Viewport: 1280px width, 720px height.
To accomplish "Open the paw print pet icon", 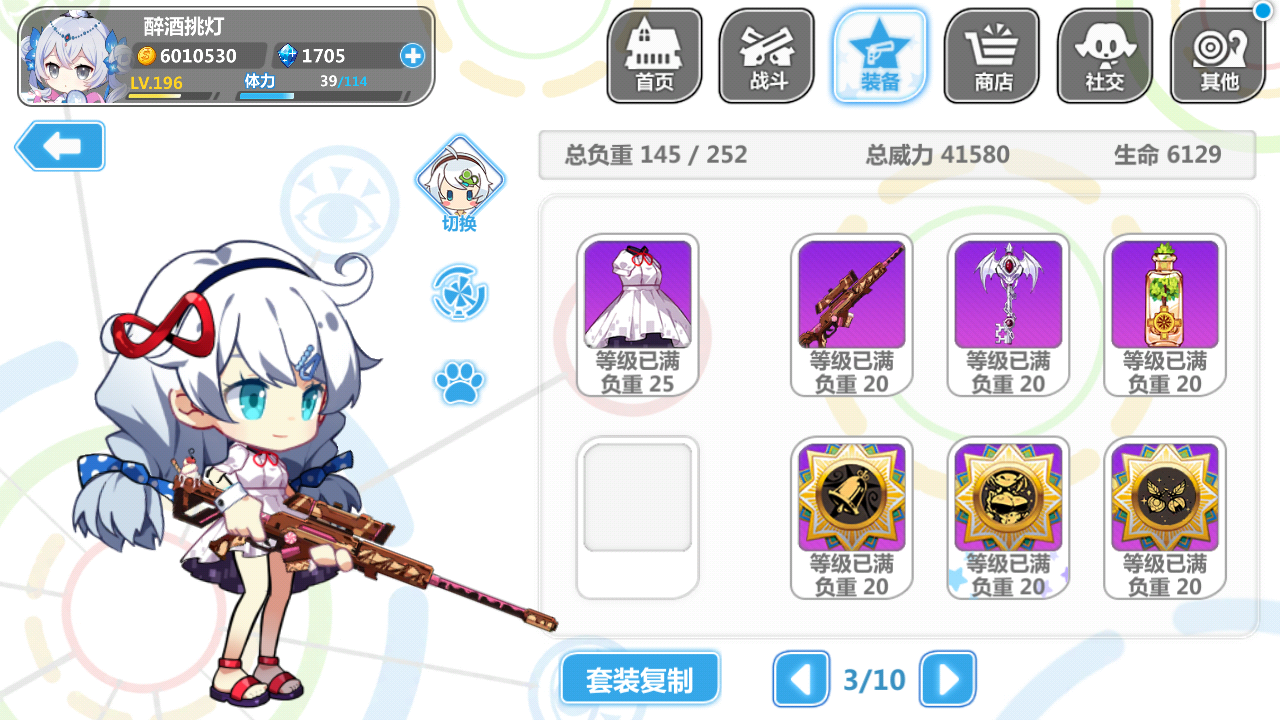I will (x=460, y=380).
